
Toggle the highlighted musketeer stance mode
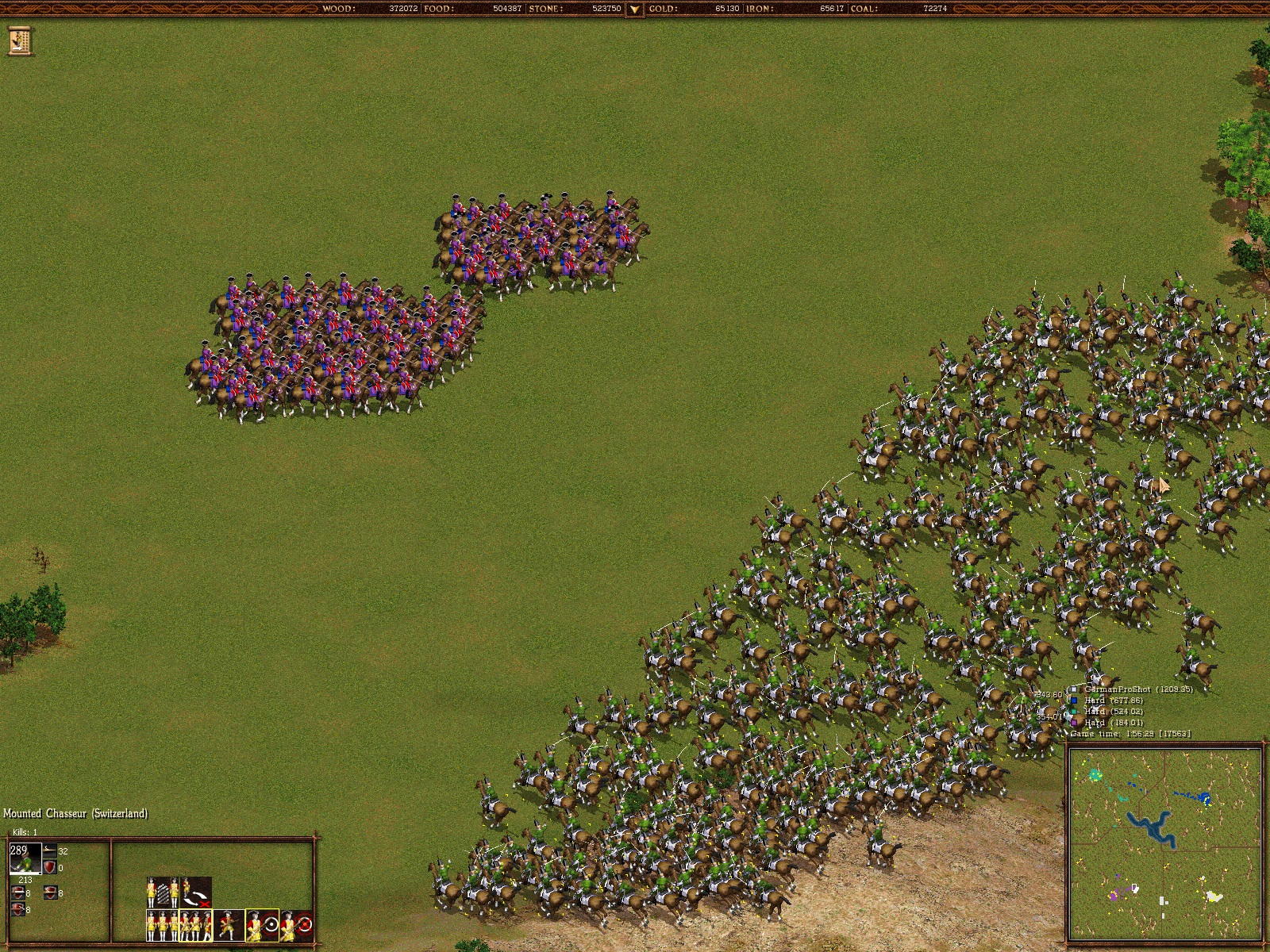coord(196,925)
